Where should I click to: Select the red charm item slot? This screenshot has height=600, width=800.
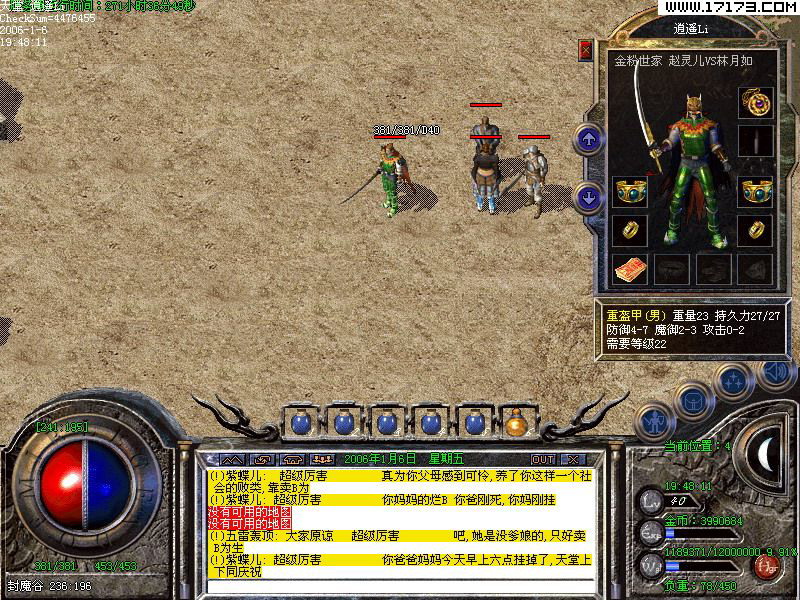[630, 268]
